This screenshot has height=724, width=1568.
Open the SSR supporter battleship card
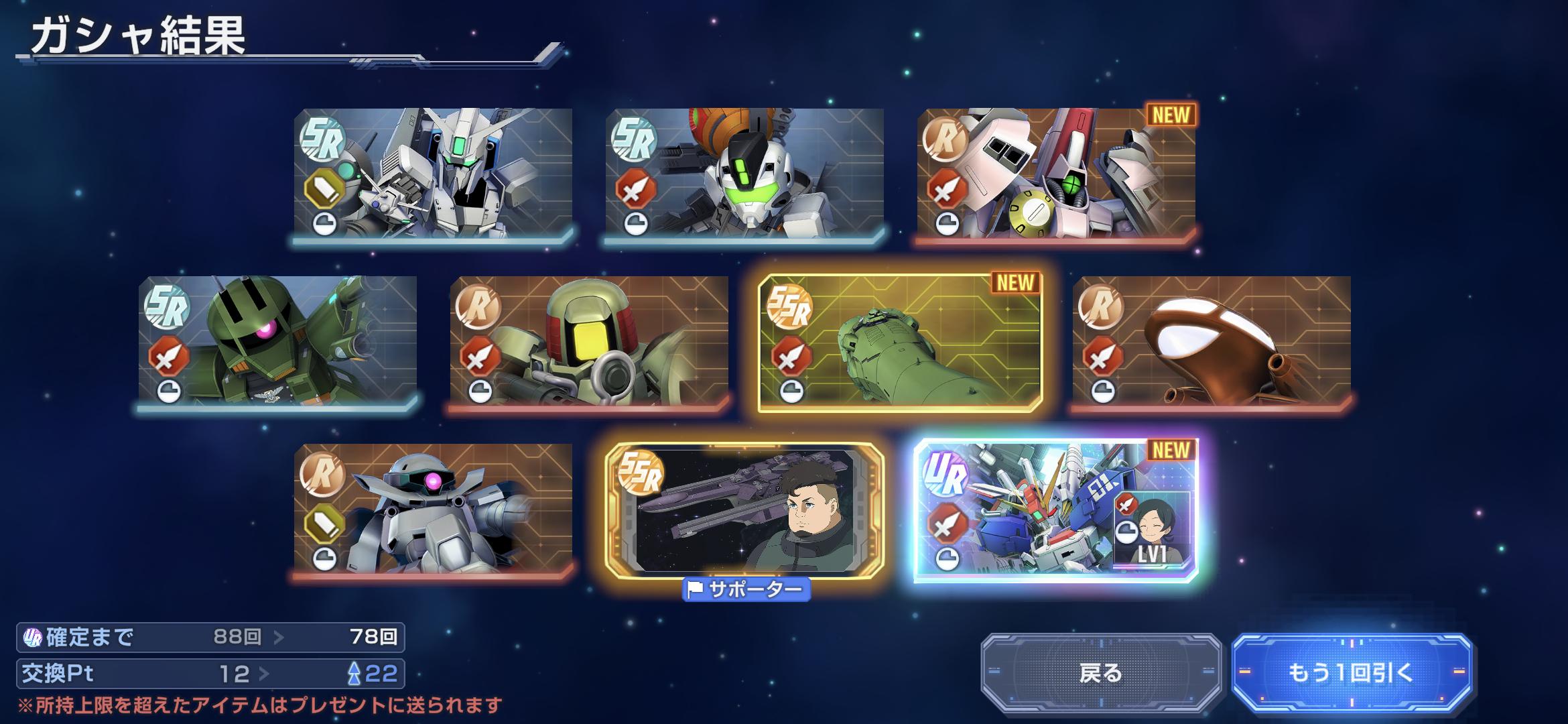point(744,510)
